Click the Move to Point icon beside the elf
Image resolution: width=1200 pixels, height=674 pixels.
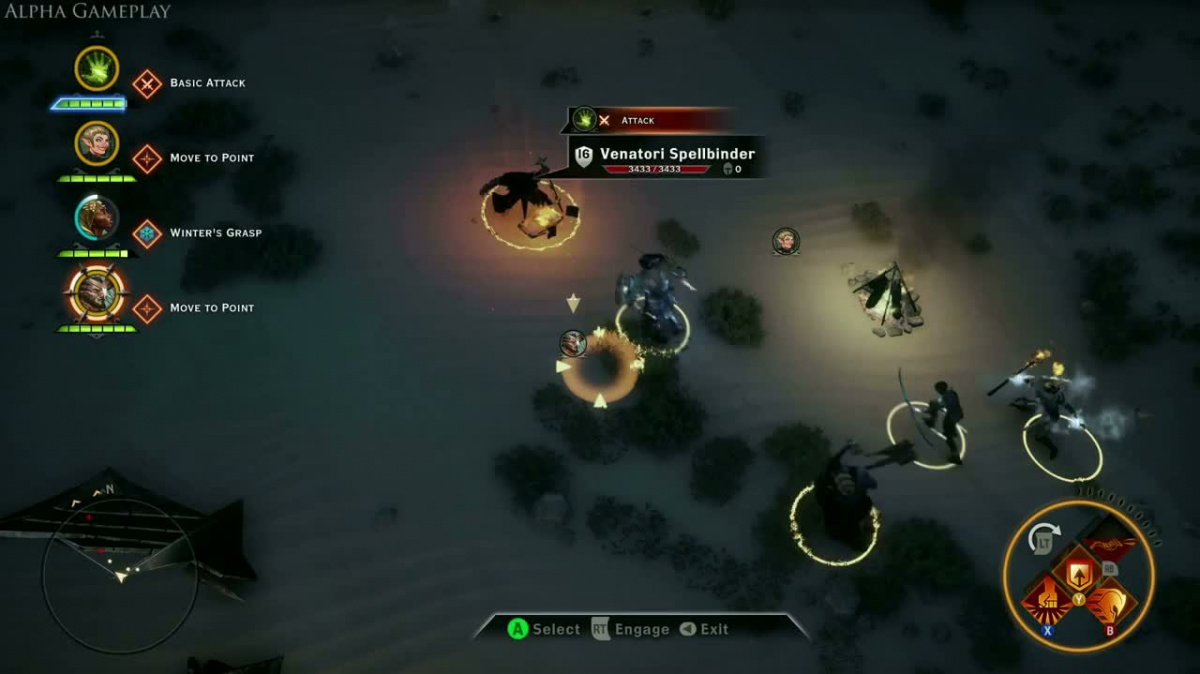[x=147, y=159]
